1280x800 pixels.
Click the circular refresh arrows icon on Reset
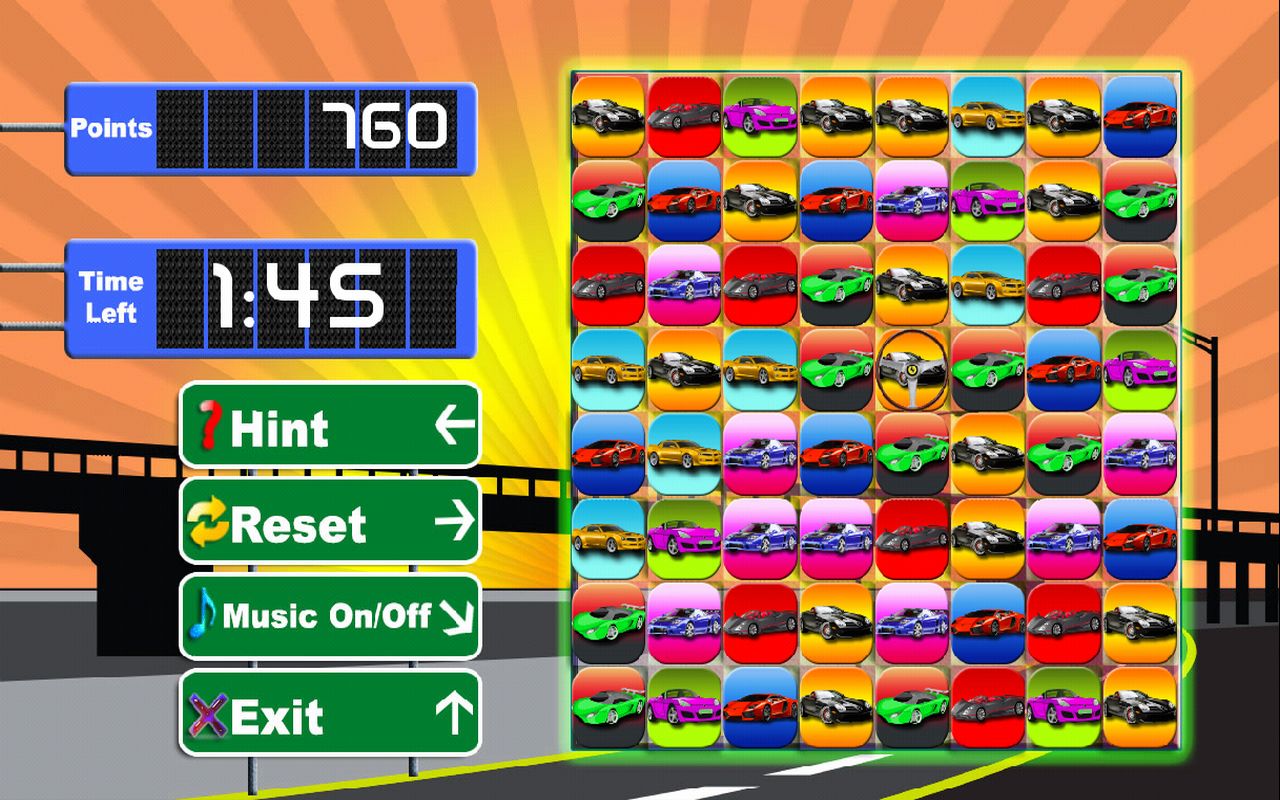point(210,522)
